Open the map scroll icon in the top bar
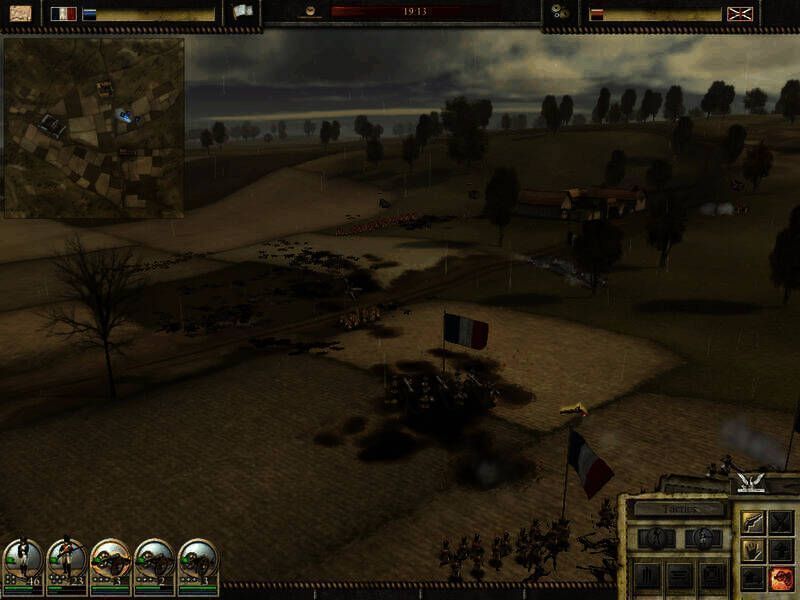800x600 pixels. (x=19, y=14)
